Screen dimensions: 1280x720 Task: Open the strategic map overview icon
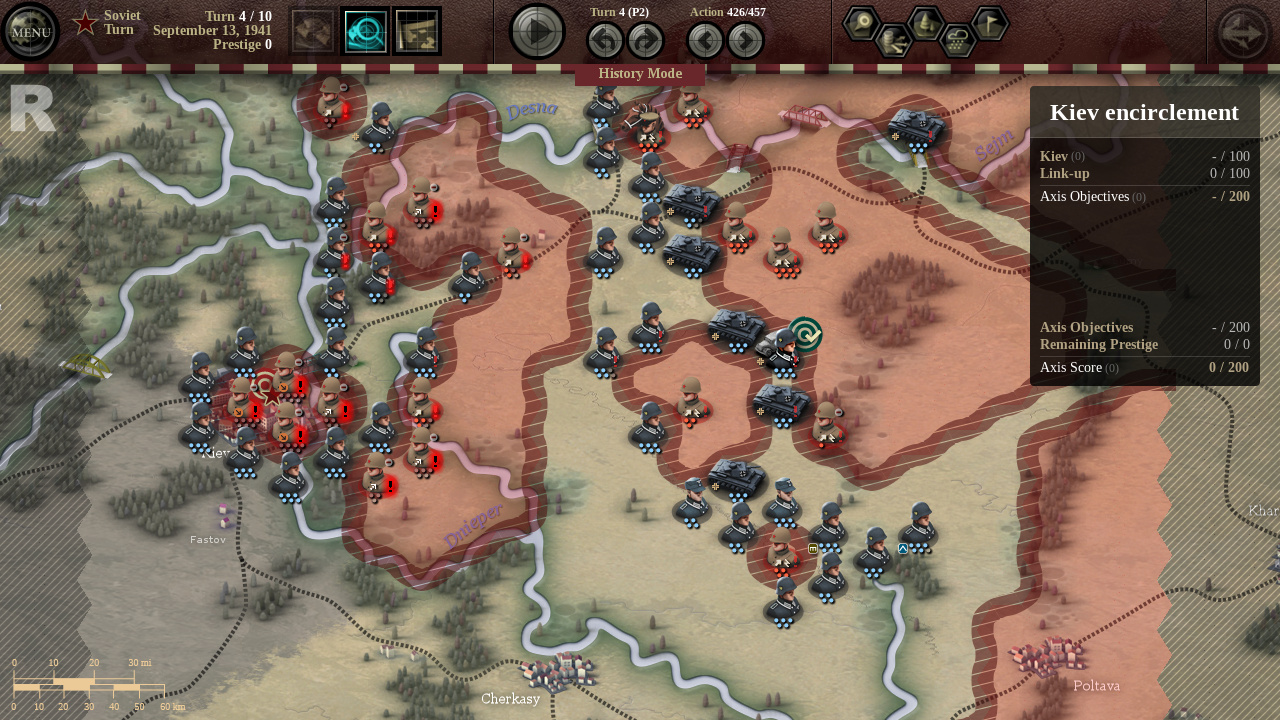(x=416, y=33)
